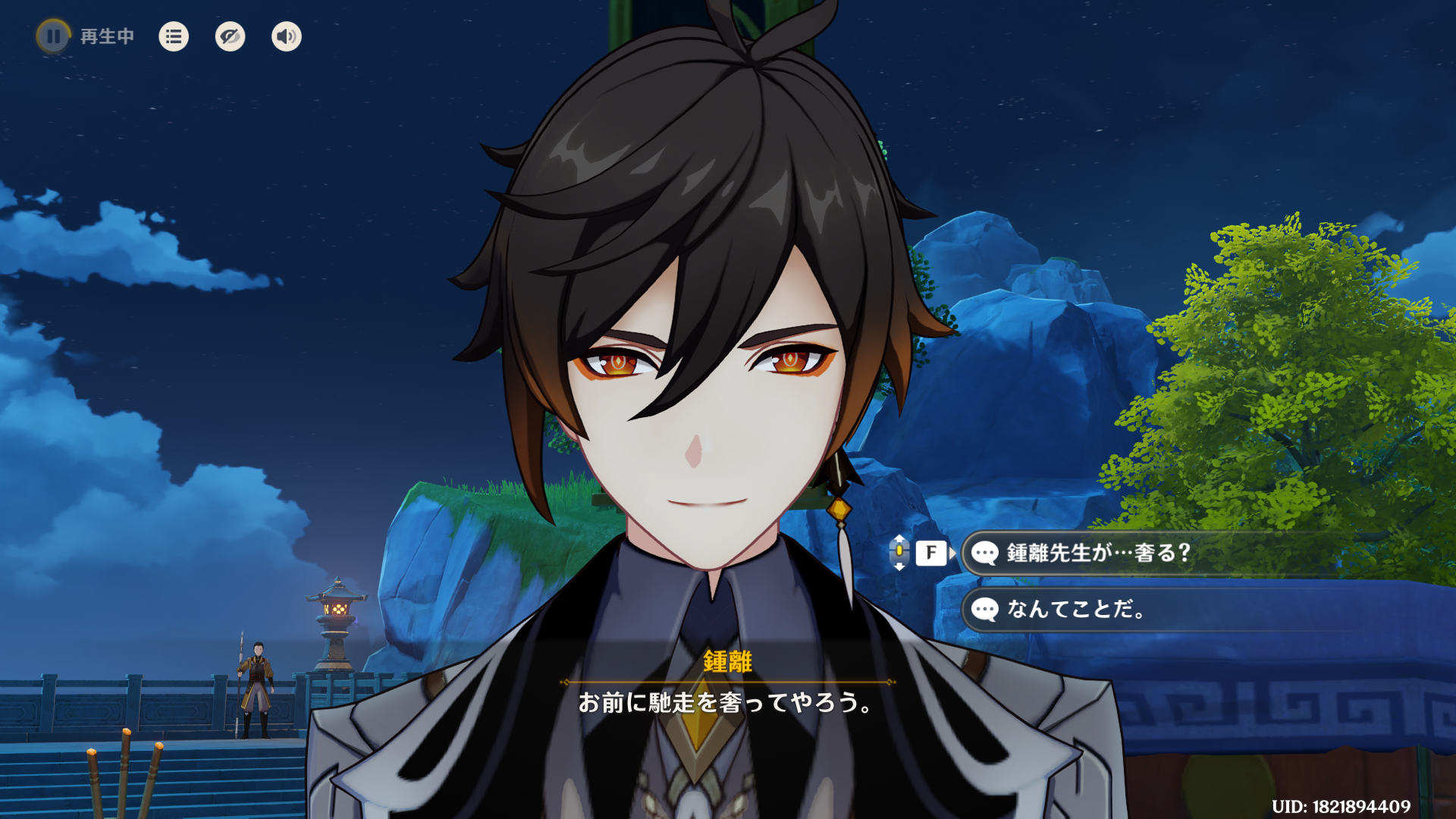Hide the dialogue interface with eye icon
Screen dimensions: 1456x819
pyautogui.click(x=230, y=36)
